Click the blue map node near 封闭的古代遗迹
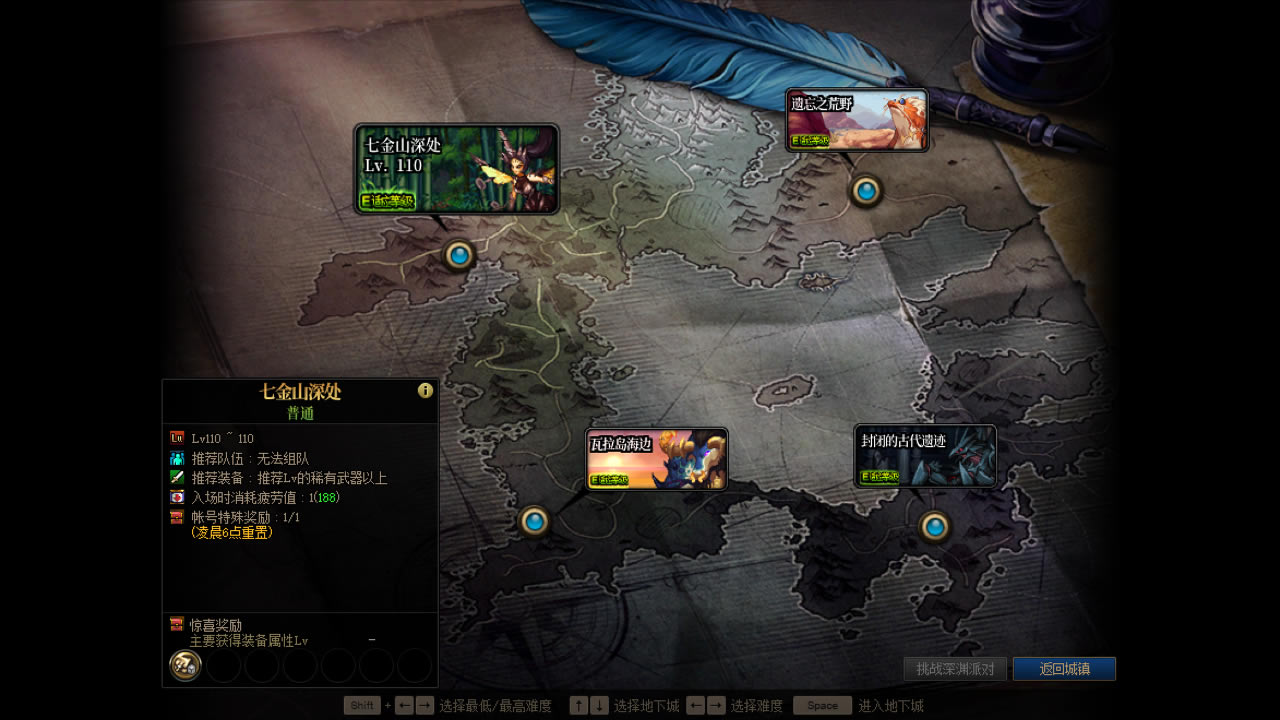 pos(934,526)
